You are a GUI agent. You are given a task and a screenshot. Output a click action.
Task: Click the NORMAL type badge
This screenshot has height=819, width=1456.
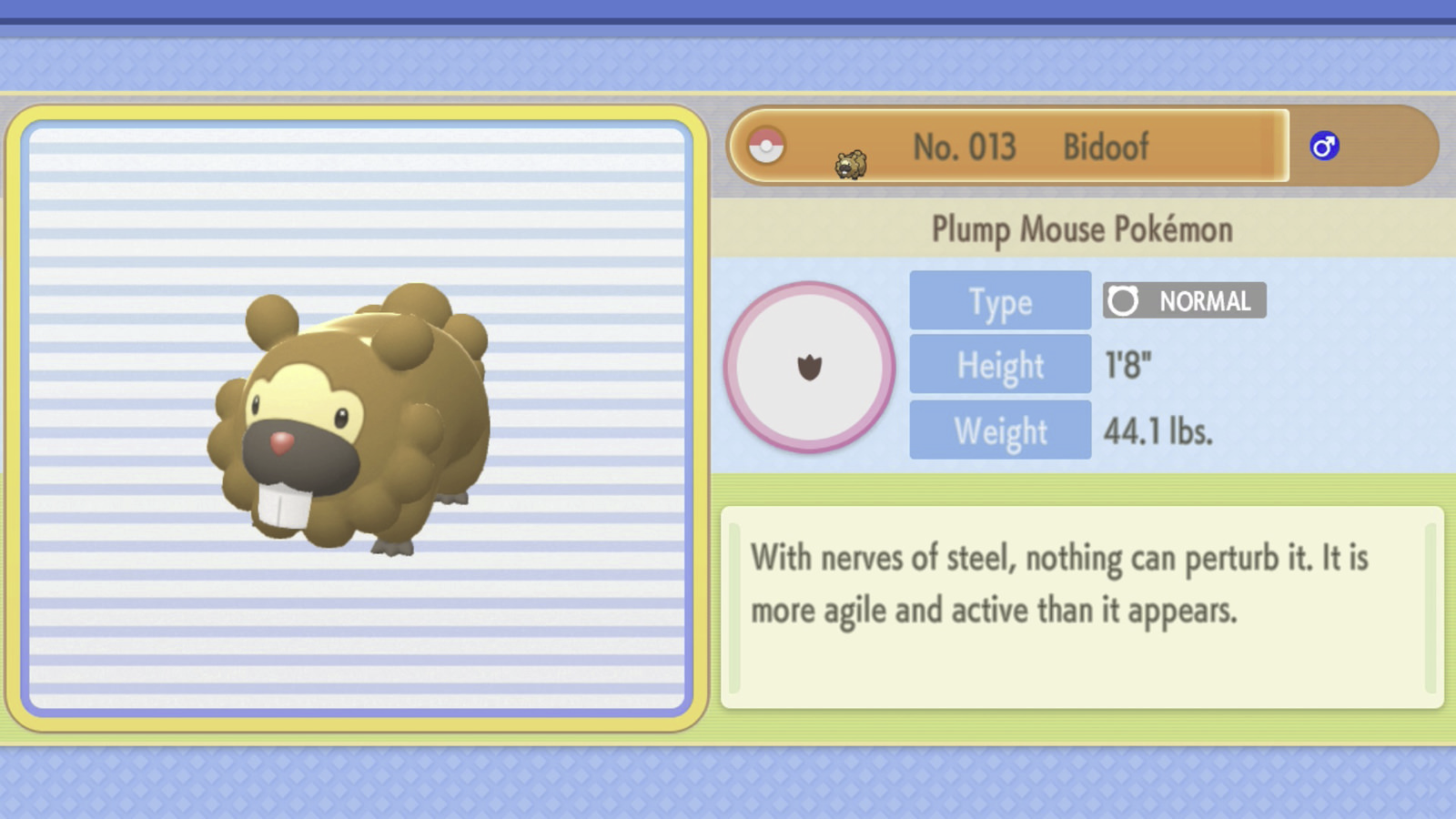pos(1184,300)
